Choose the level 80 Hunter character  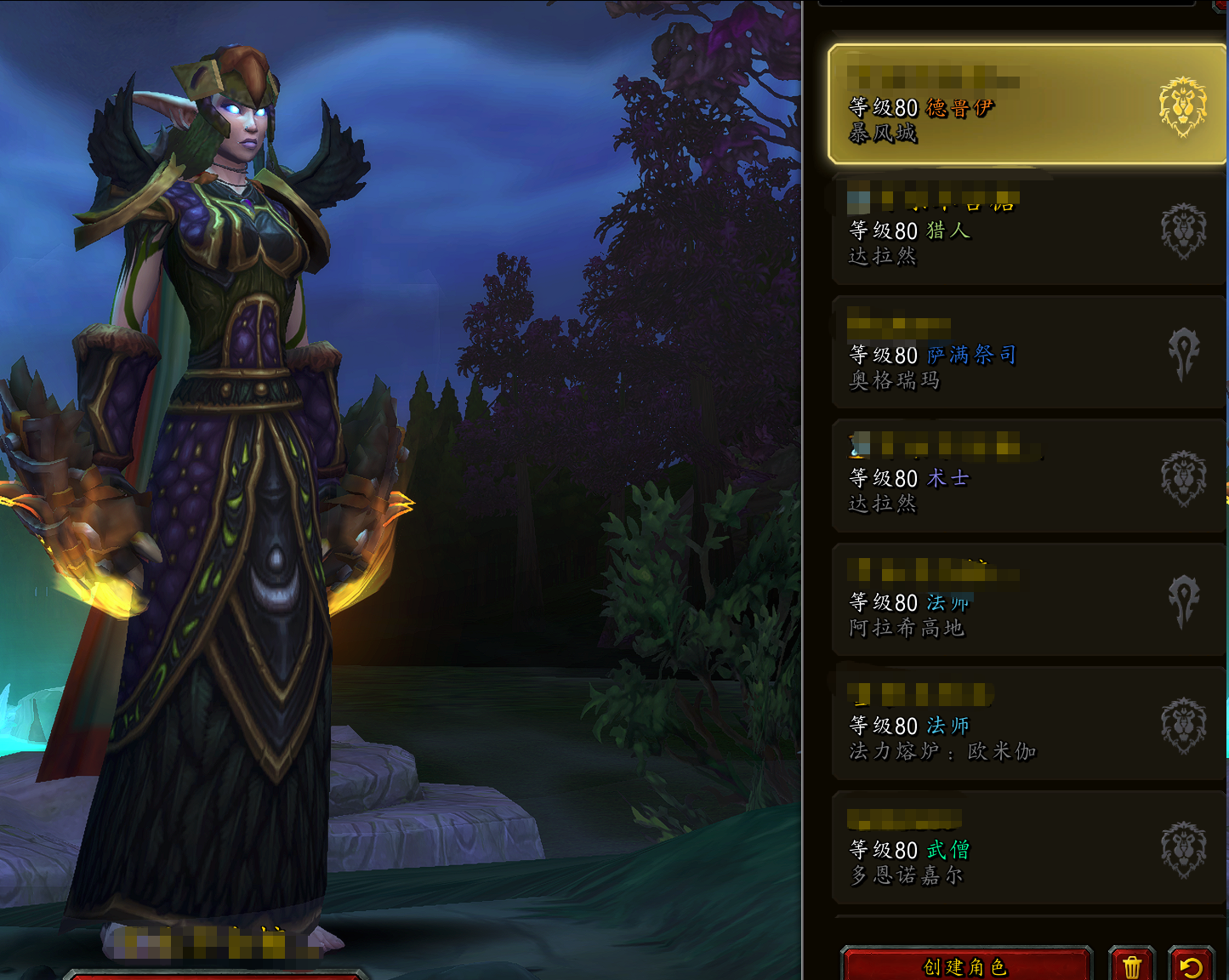(x=1004, y=230)
